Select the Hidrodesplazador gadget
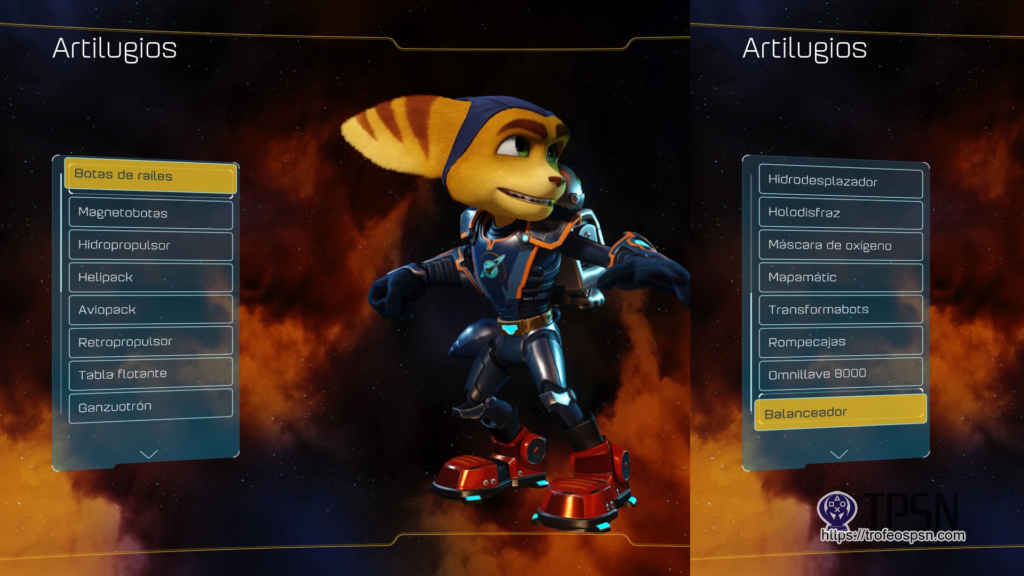This screenshot has height=576, width=1024. 840,182
